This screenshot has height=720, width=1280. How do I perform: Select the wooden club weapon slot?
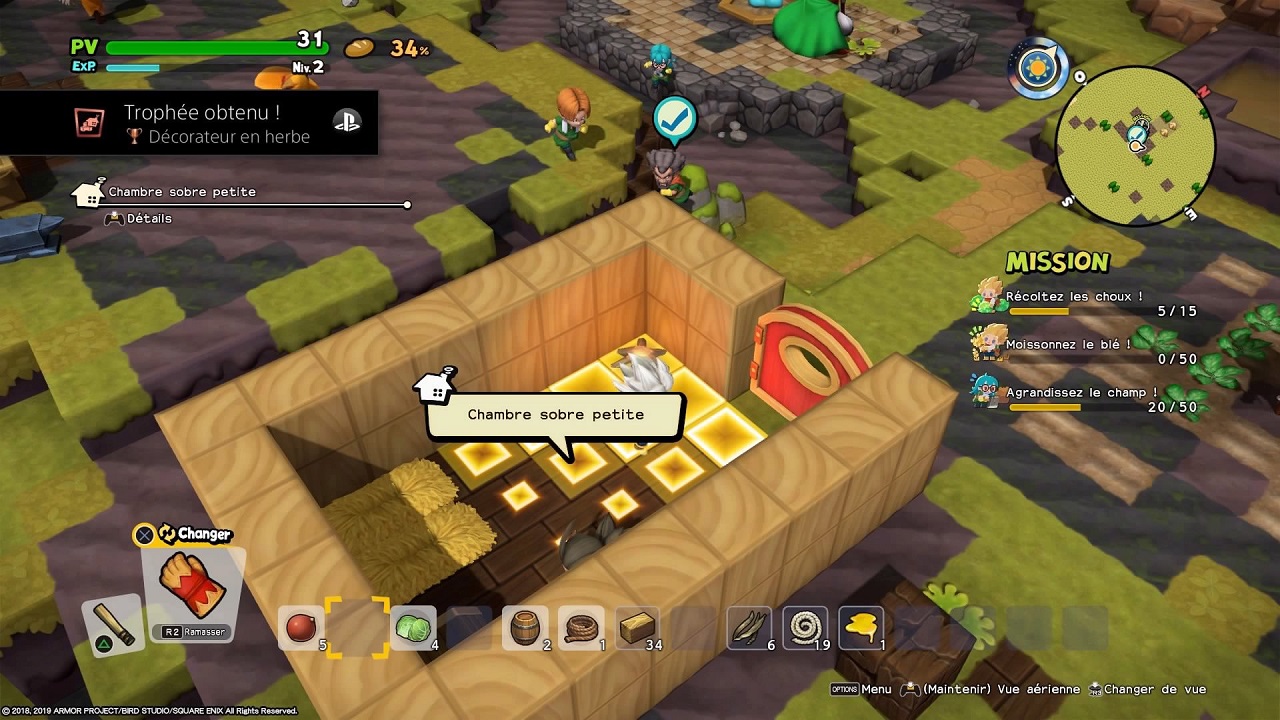point(113,624)
